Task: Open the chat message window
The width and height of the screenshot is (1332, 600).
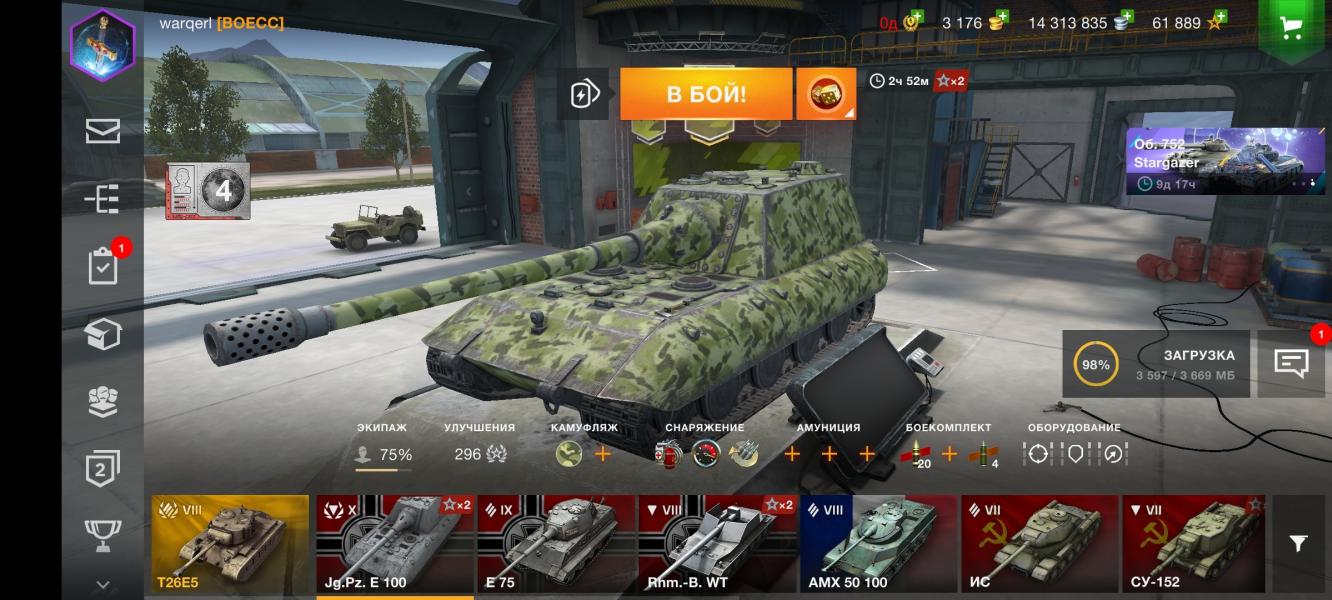Action: pos(1291,363)
